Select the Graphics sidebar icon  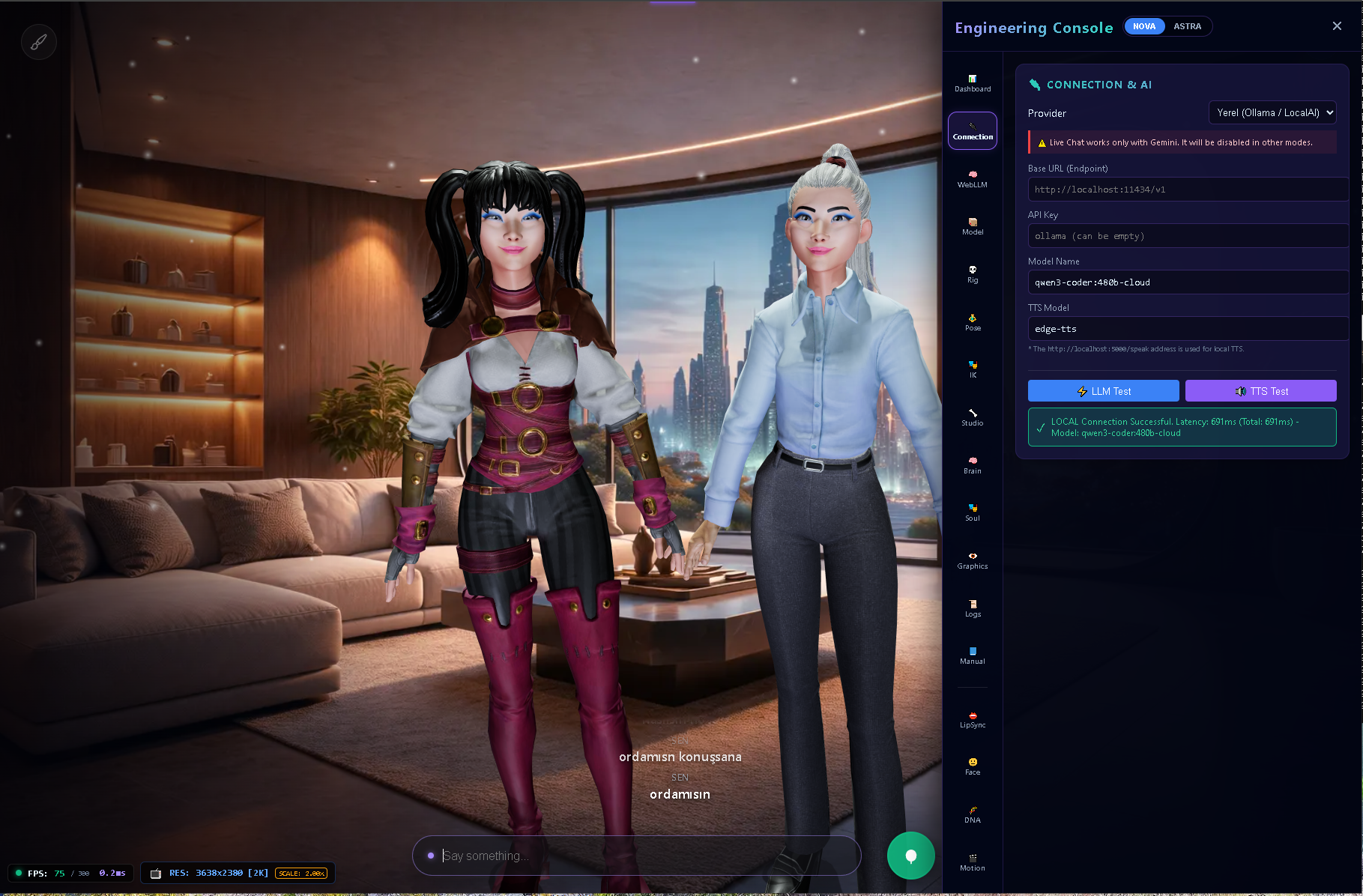[x=972, y=560]
